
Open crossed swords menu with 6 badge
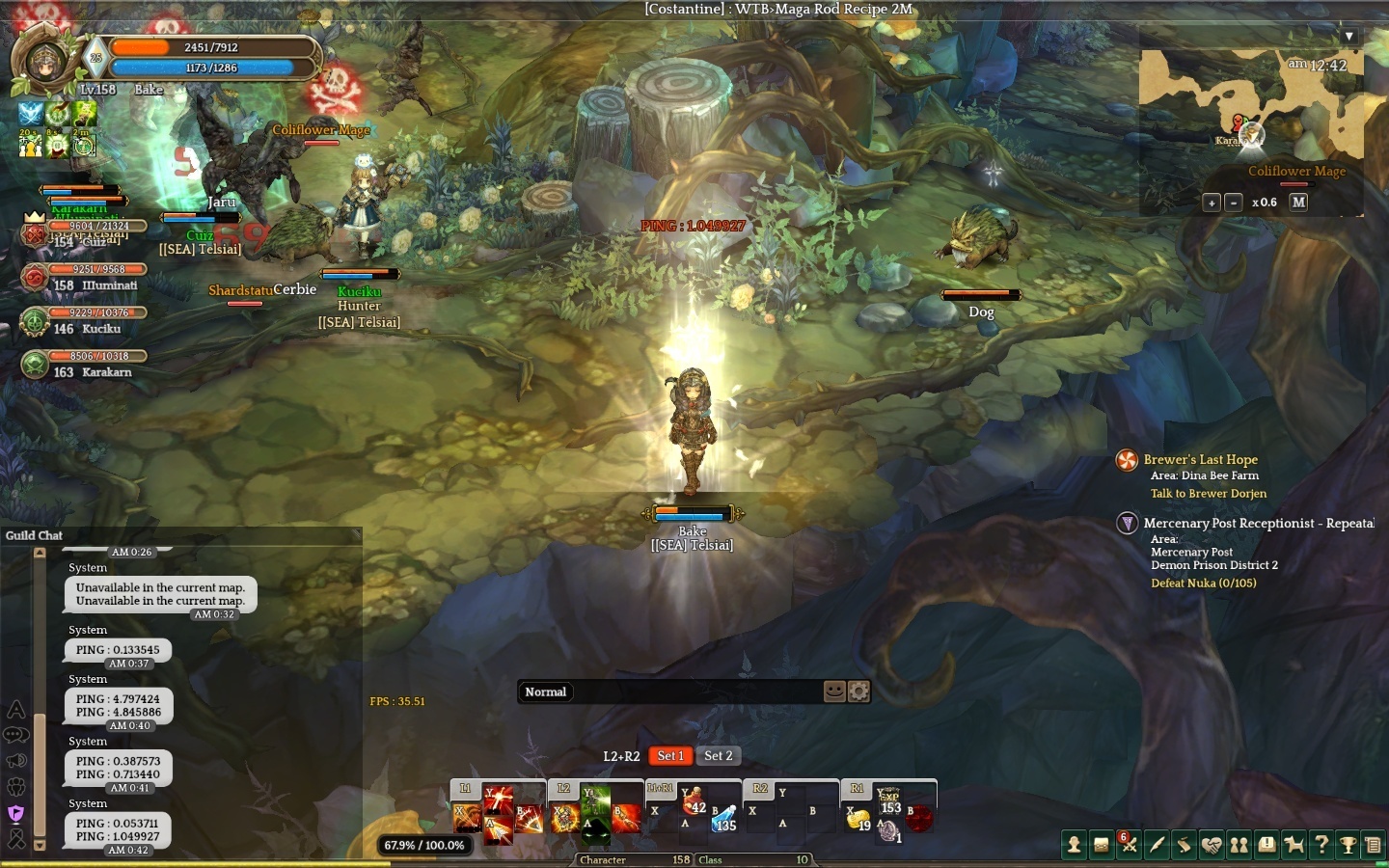click(x=1130, y=846)
